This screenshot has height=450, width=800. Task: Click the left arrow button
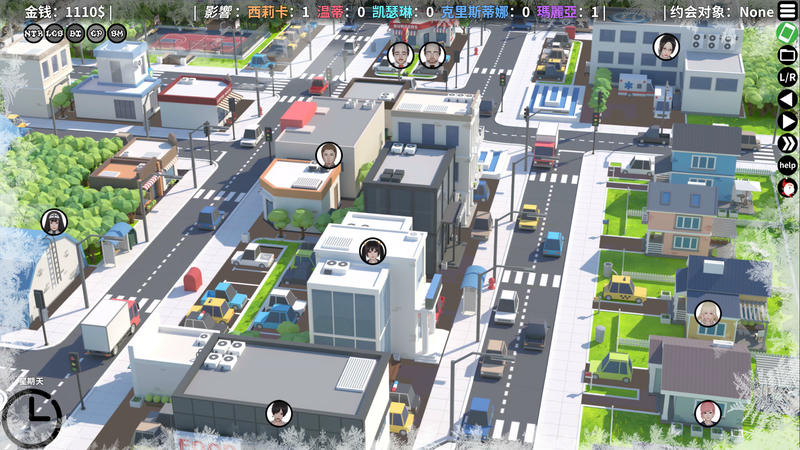[x=788, y=99]
